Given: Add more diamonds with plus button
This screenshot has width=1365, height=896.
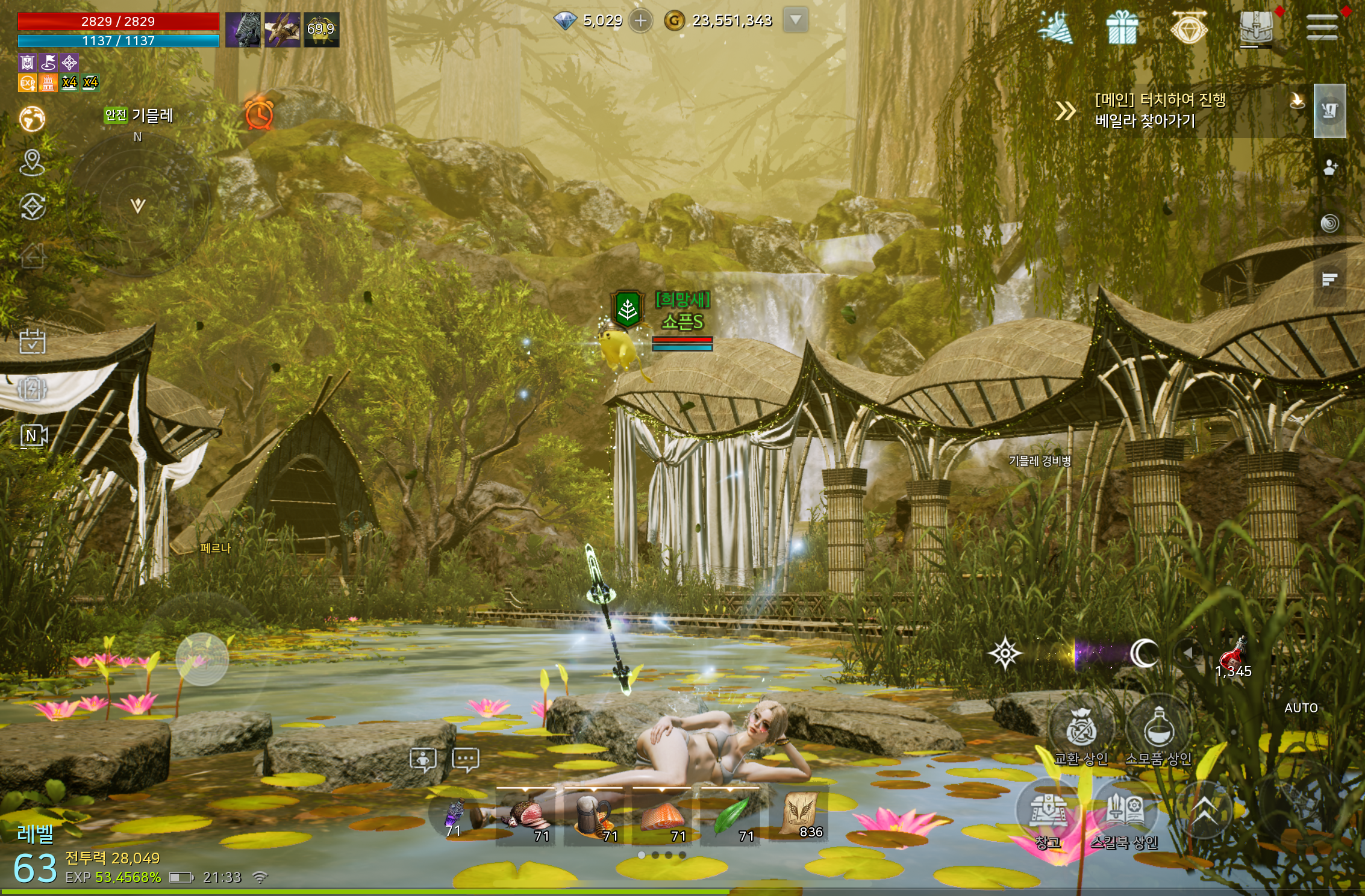Looking at the screenshot, I should (x=640, y=21).
